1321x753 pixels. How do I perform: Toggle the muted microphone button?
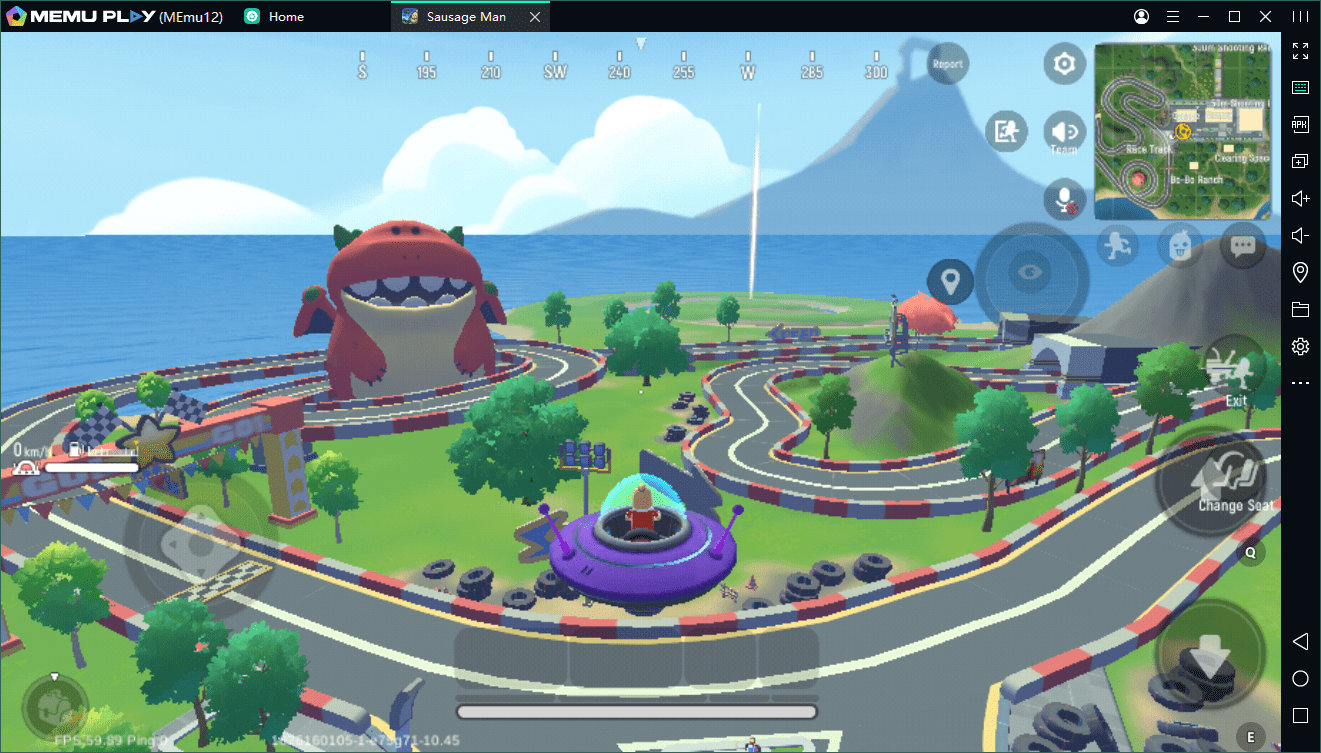coord(1064,198)
